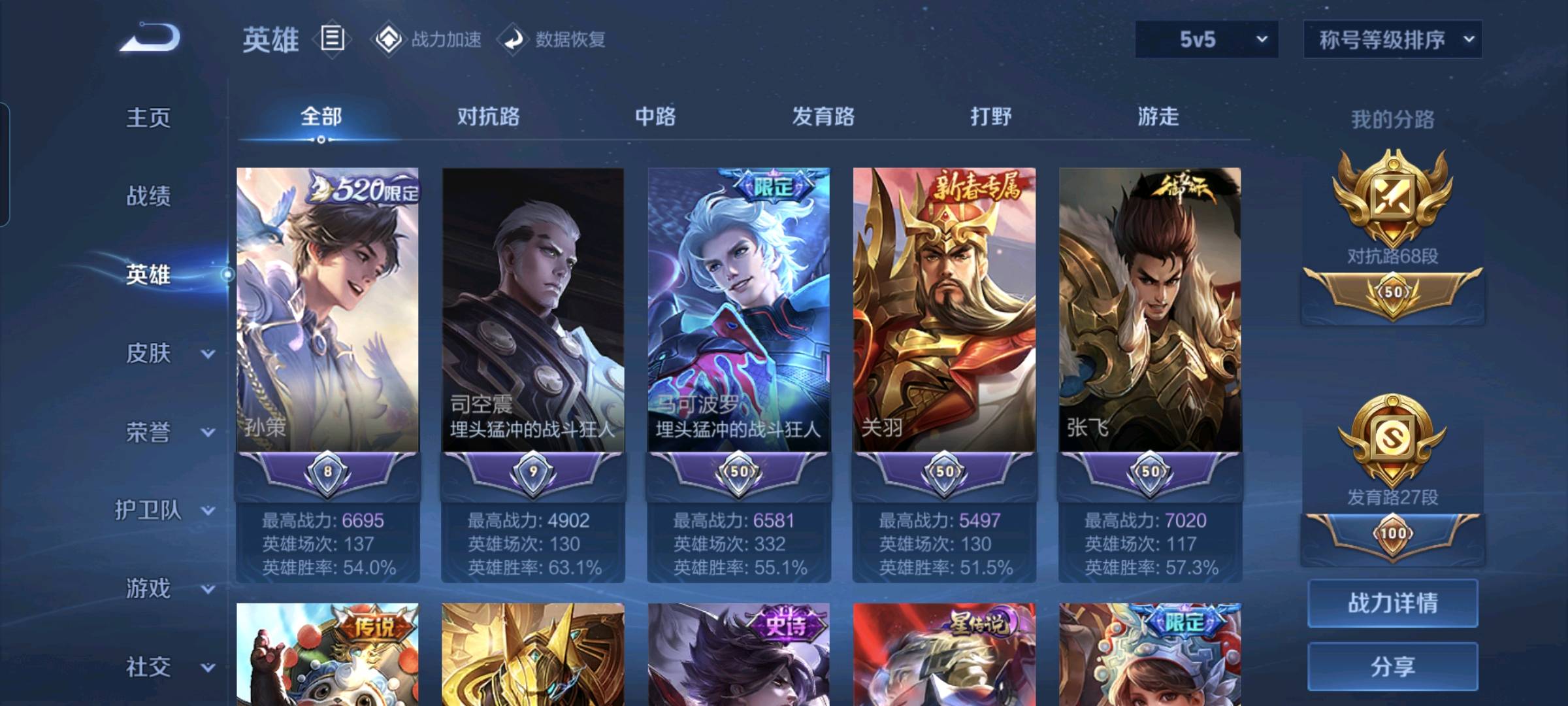The image size is (1568, 706).
Task: Open the 5v5 mode dropdown
Action: coord(1206,39)
